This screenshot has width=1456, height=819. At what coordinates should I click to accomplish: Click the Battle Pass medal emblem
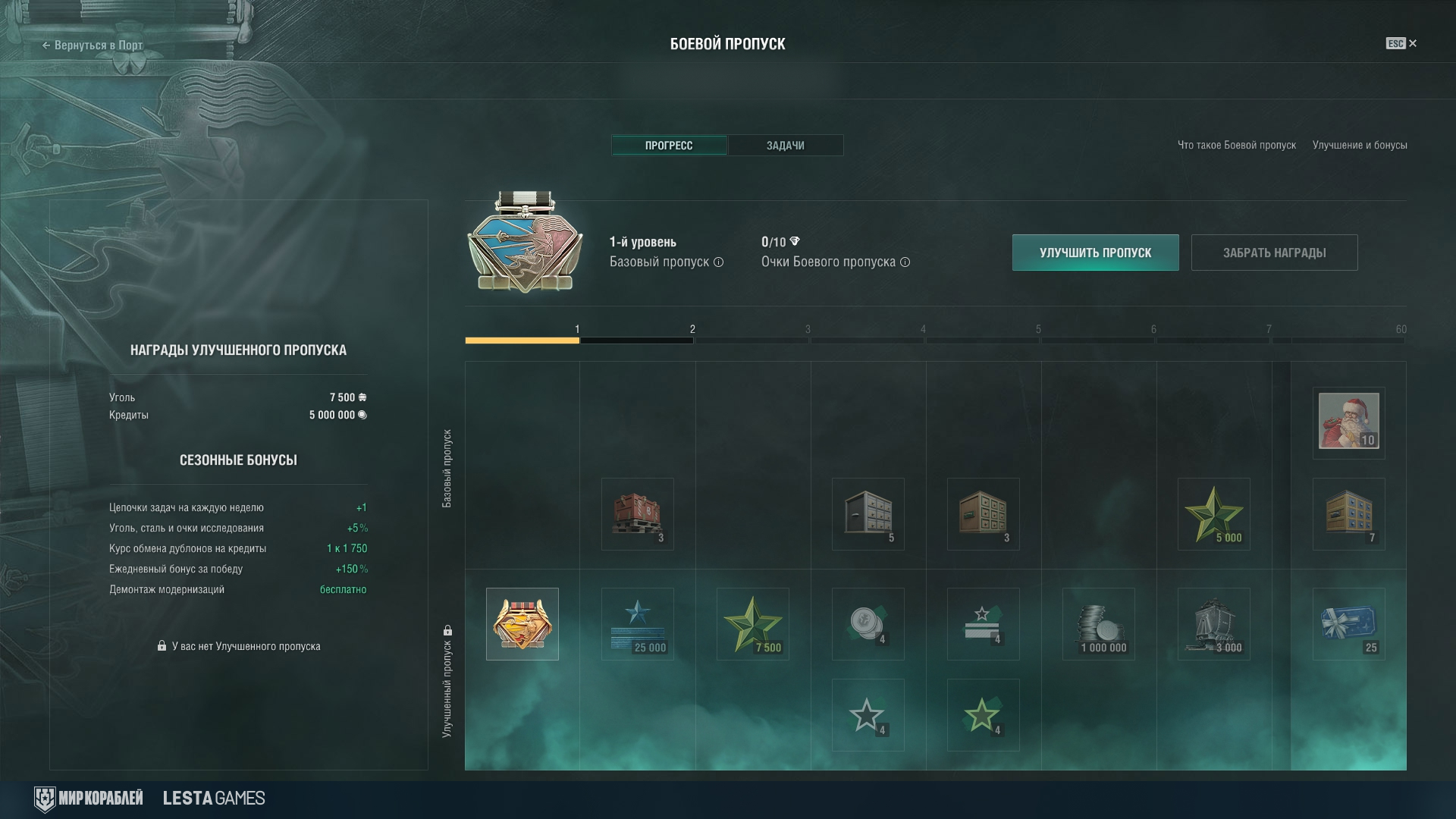pyautogui.click(x=525, y=243)
